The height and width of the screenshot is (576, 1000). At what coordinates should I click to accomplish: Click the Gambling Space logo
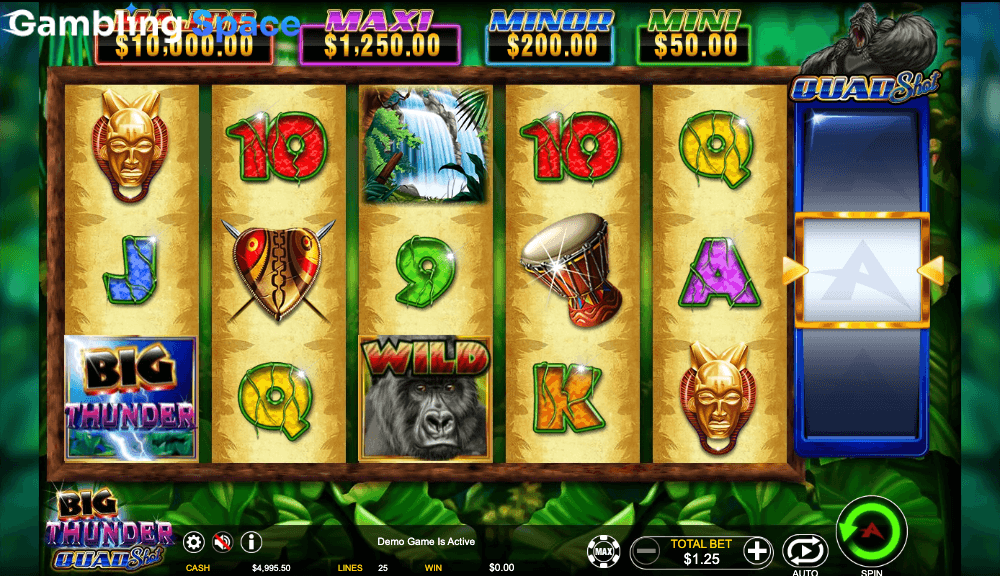tap(153, 24)
